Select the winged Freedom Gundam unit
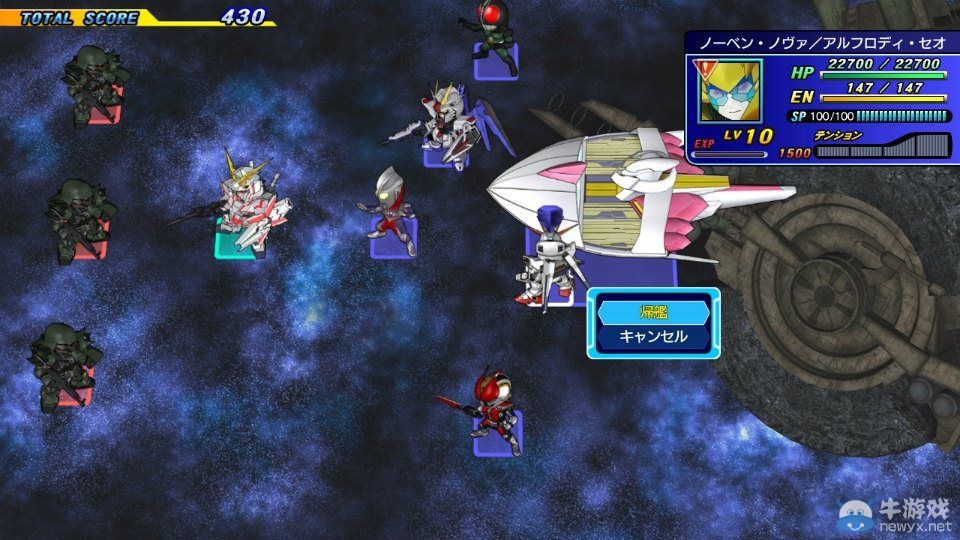The image size is (960, 540). (448, 125)
